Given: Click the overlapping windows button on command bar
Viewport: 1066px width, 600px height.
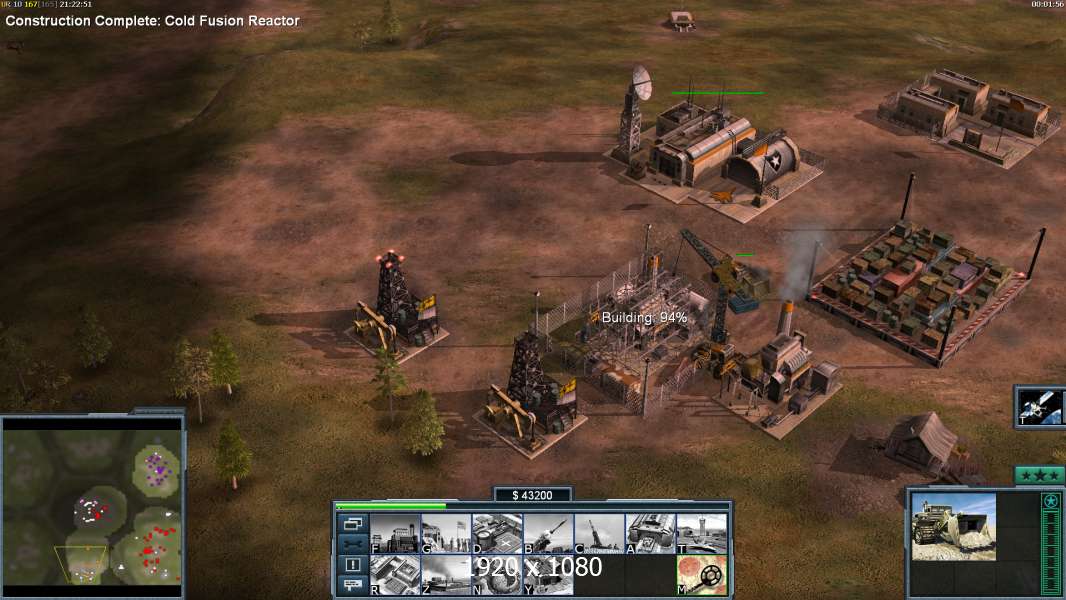Looking at the screenshot, I should [353, 523].
